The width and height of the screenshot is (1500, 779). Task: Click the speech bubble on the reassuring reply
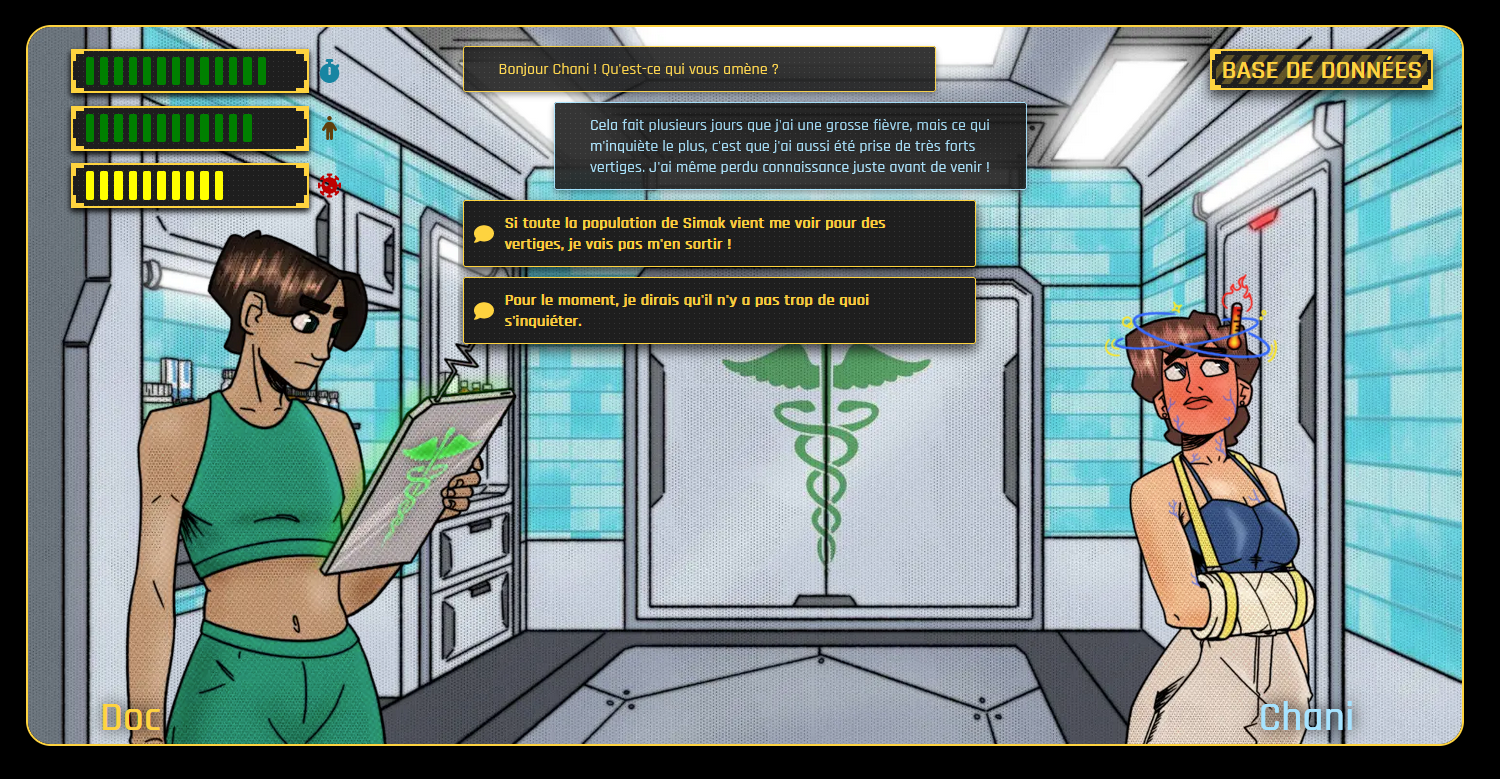pos(483,310)
